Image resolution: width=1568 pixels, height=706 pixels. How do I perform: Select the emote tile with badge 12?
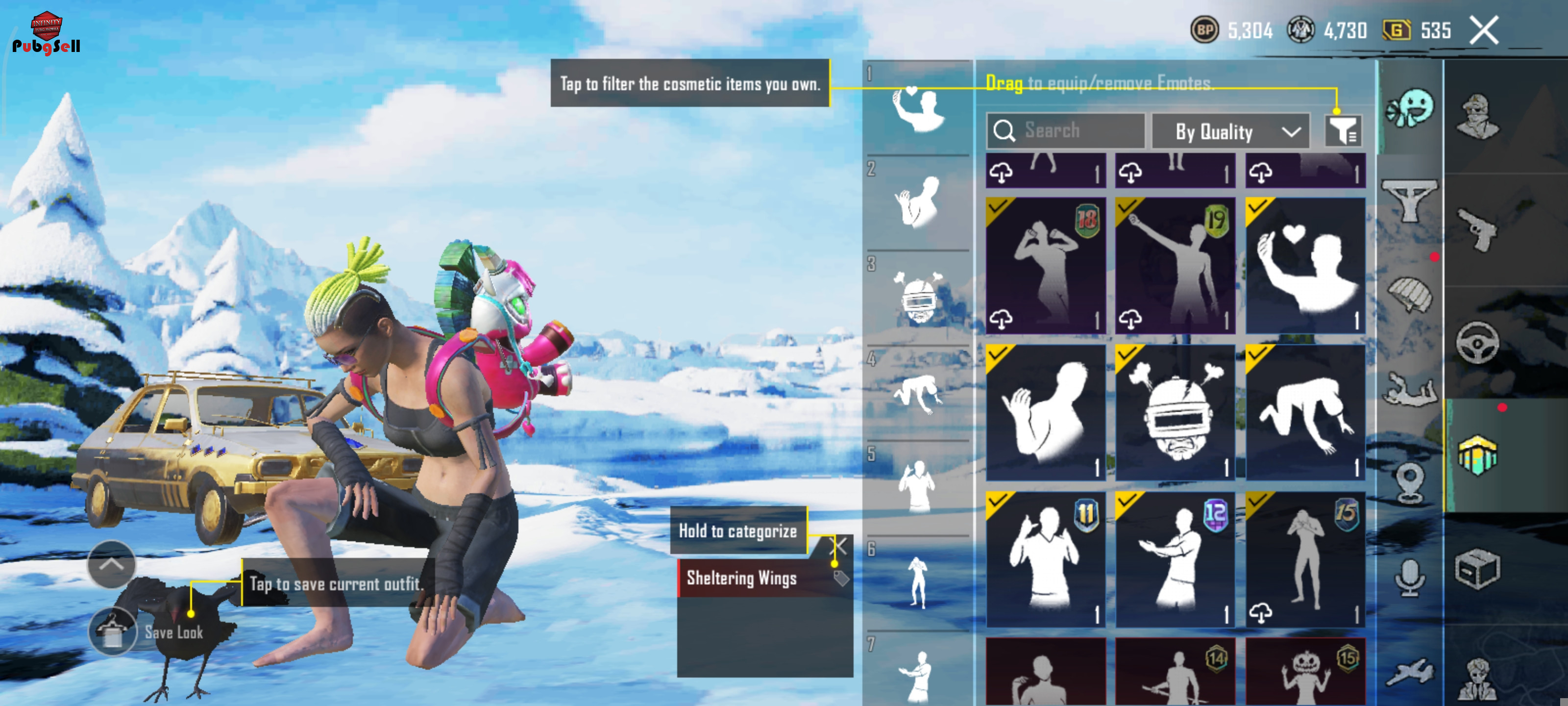coord(1175,559)
